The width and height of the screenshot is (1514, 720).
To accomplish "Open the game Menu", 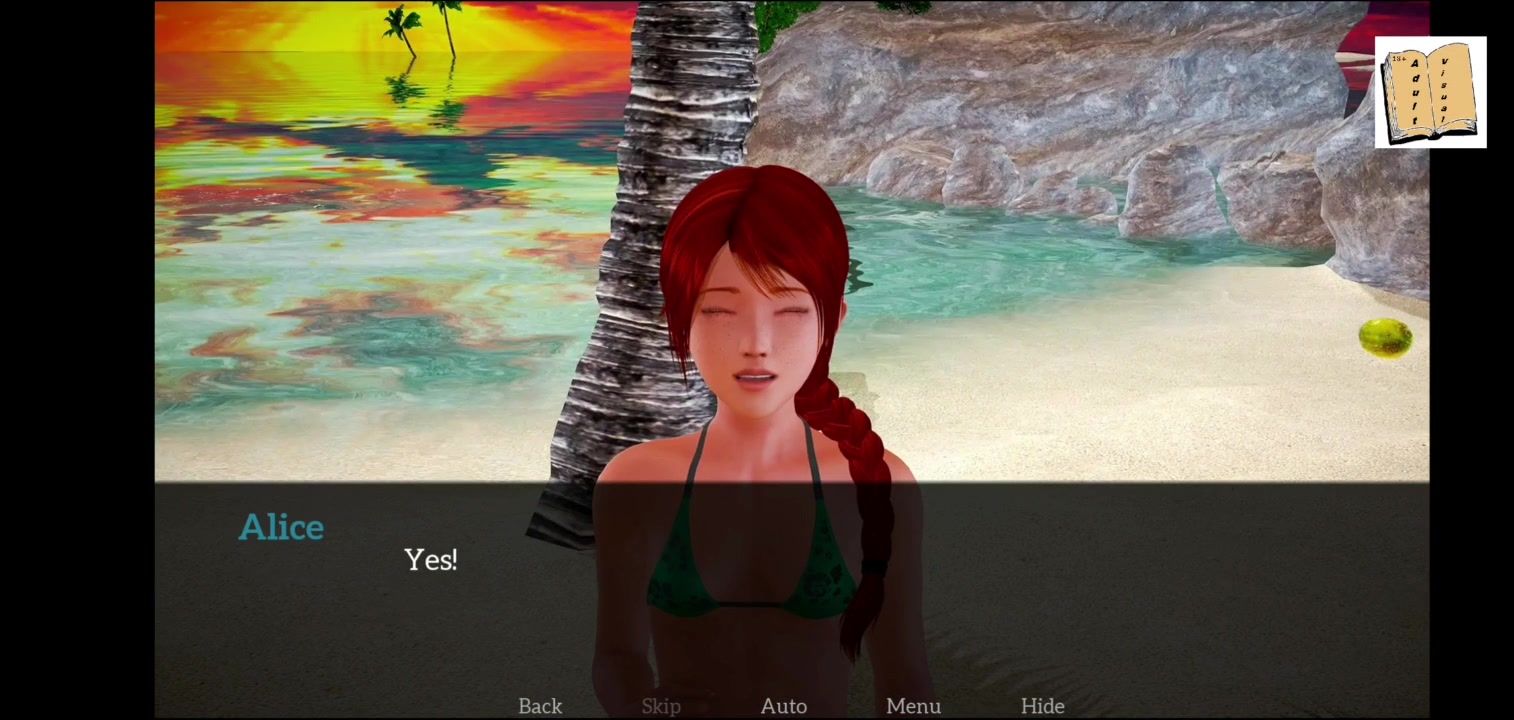I will tap(913, 706).
